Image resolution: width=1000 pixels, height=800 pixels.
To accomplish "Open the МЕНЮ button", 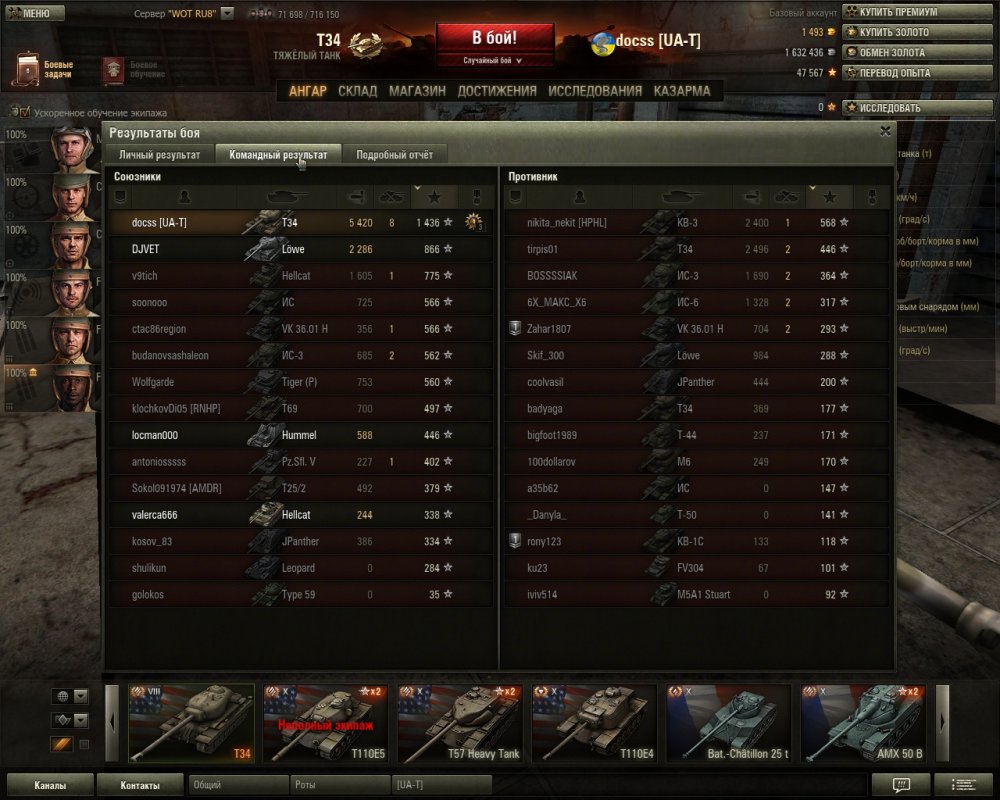I will 35,14.
